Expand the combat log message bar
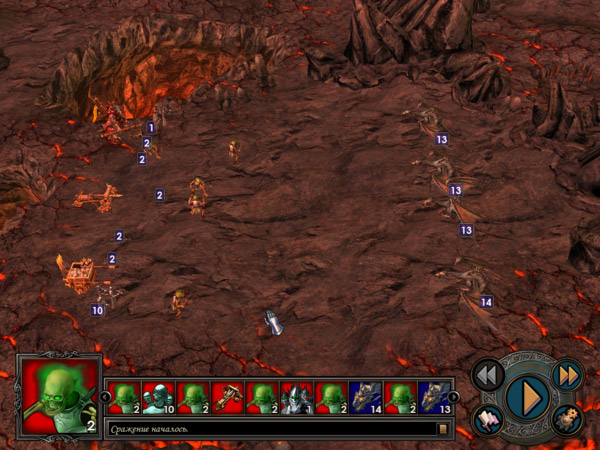The width and height of the screenshot is (600, 450). coord(442,429)
